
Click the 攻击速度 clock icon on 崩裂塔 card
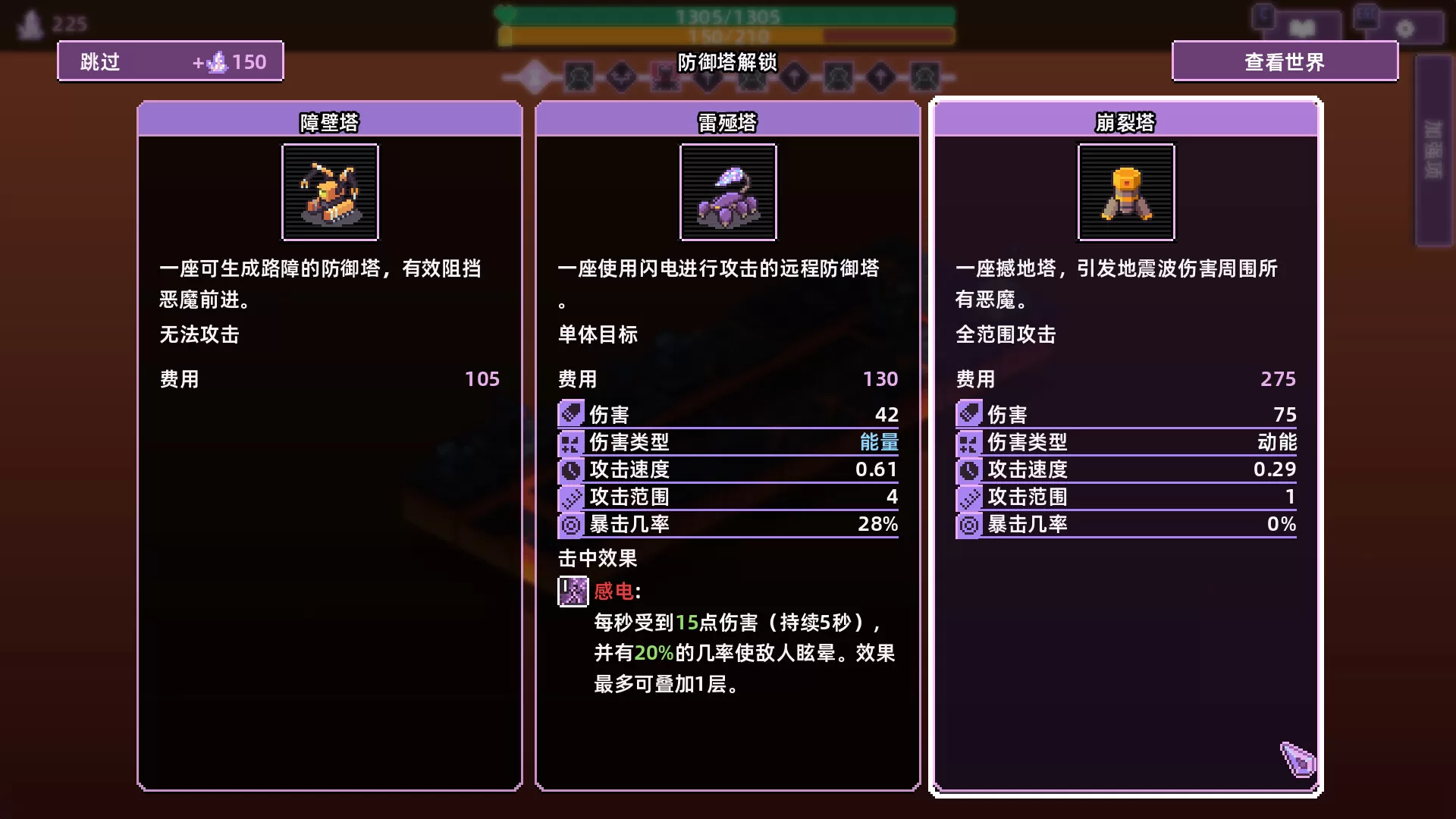[x=968, y=469]
